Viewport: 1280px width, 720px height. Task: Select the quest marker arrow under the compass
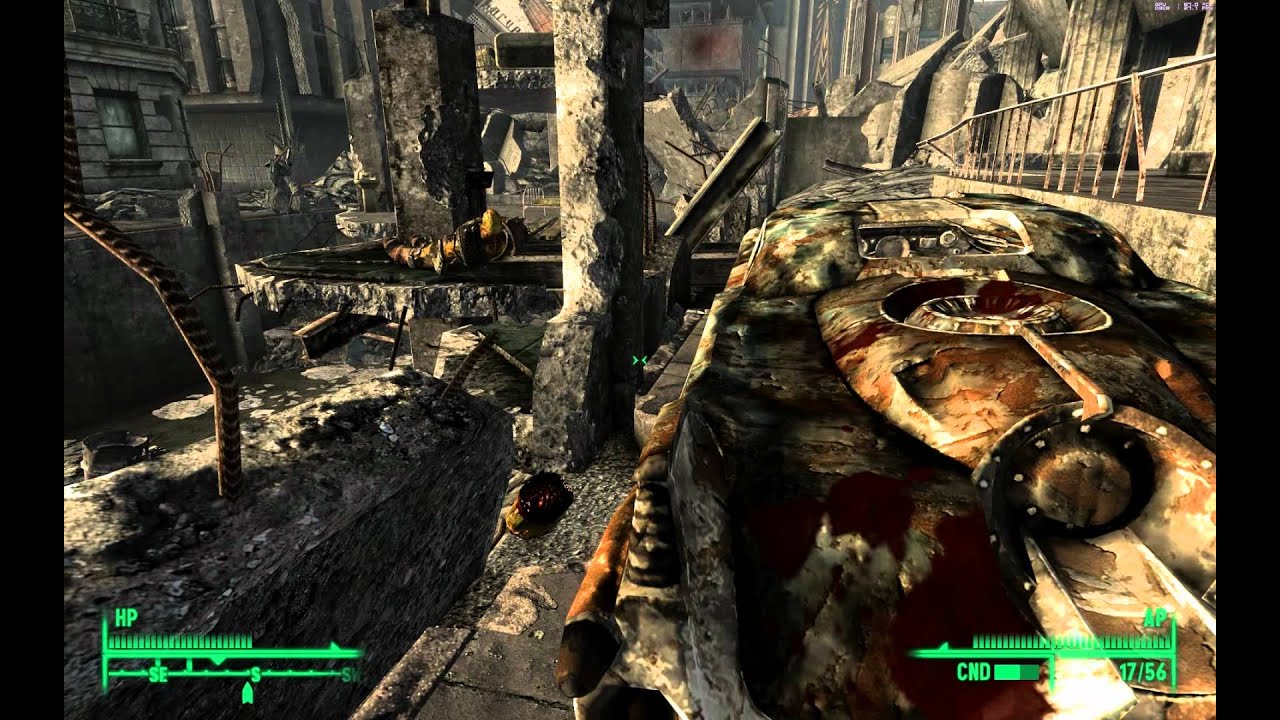pyautogui.click(x=247, y=692)
